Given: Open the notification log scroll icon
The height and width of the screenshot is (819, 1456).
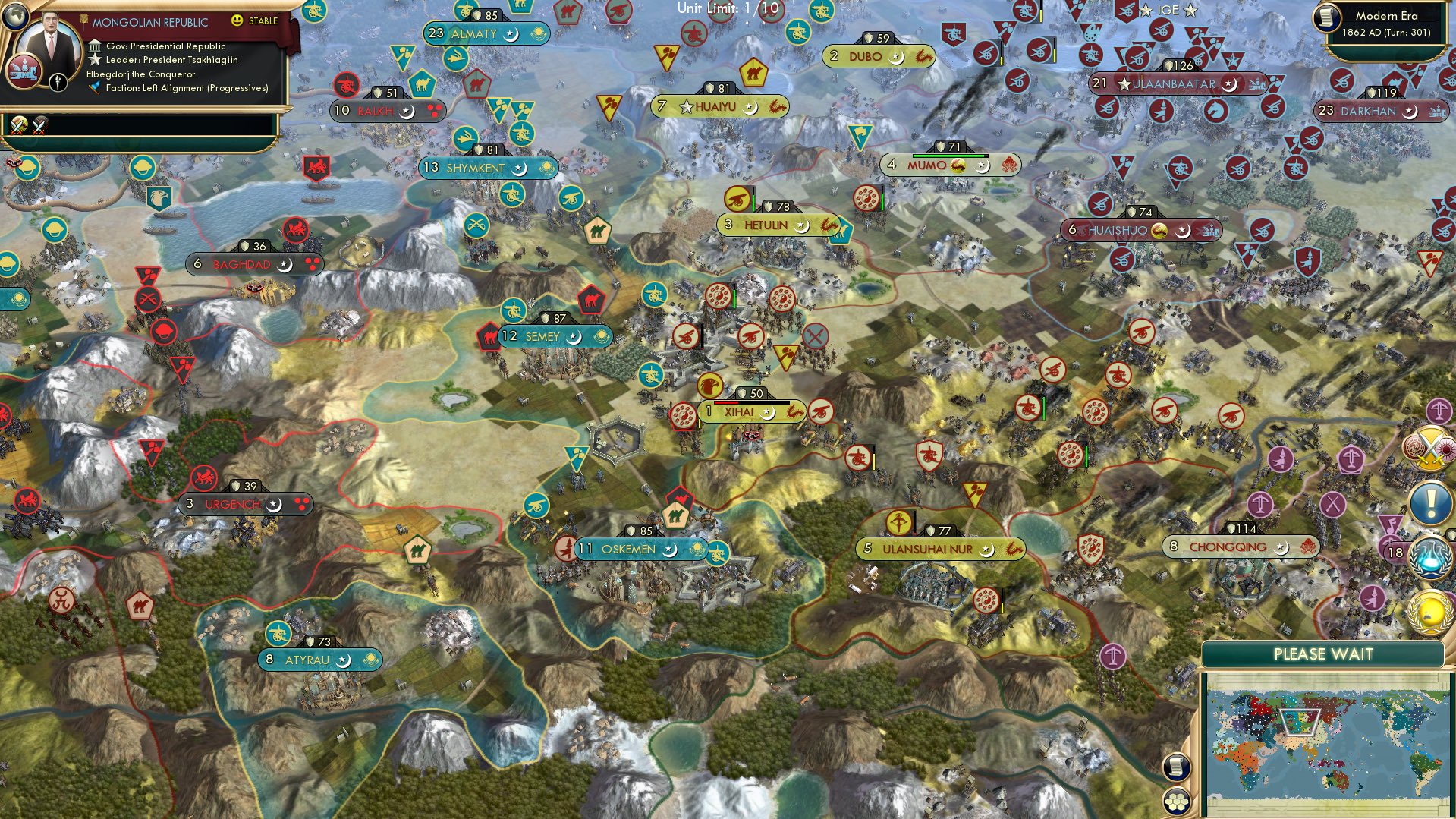Looking at the screenshot, I should click(1176, 767).
